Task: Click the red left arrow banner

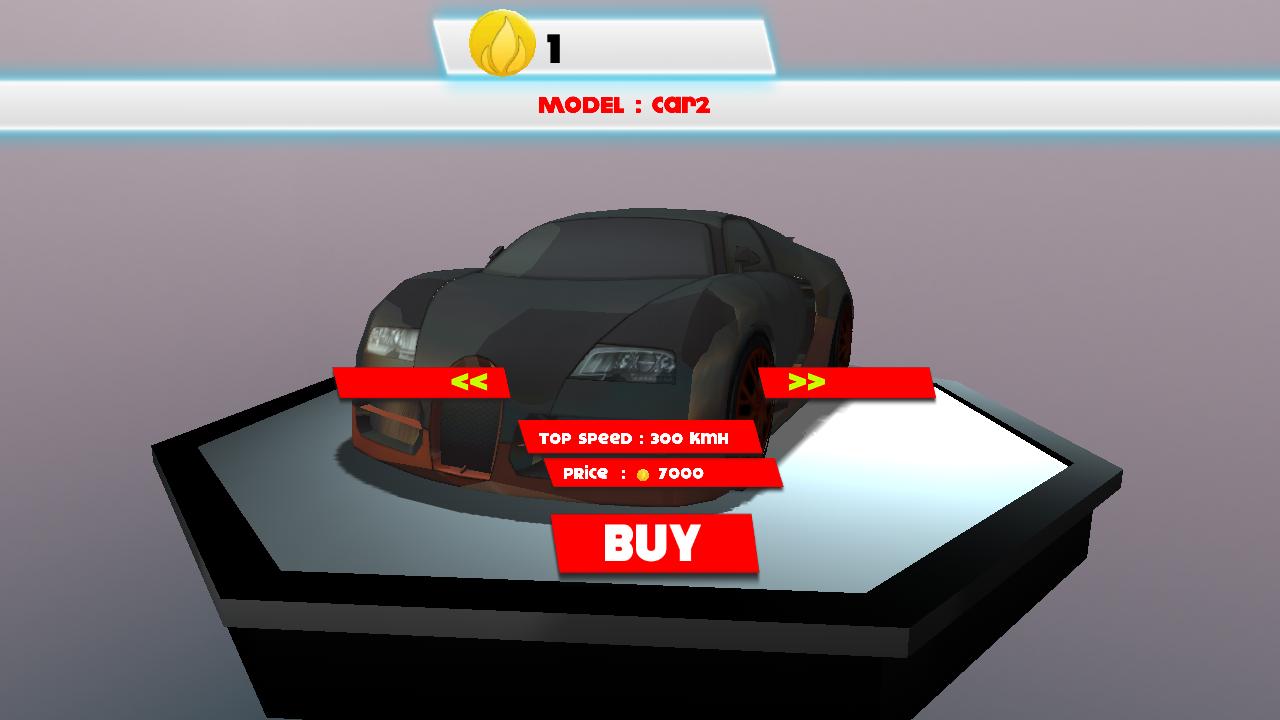Action: tap(420, 380)
